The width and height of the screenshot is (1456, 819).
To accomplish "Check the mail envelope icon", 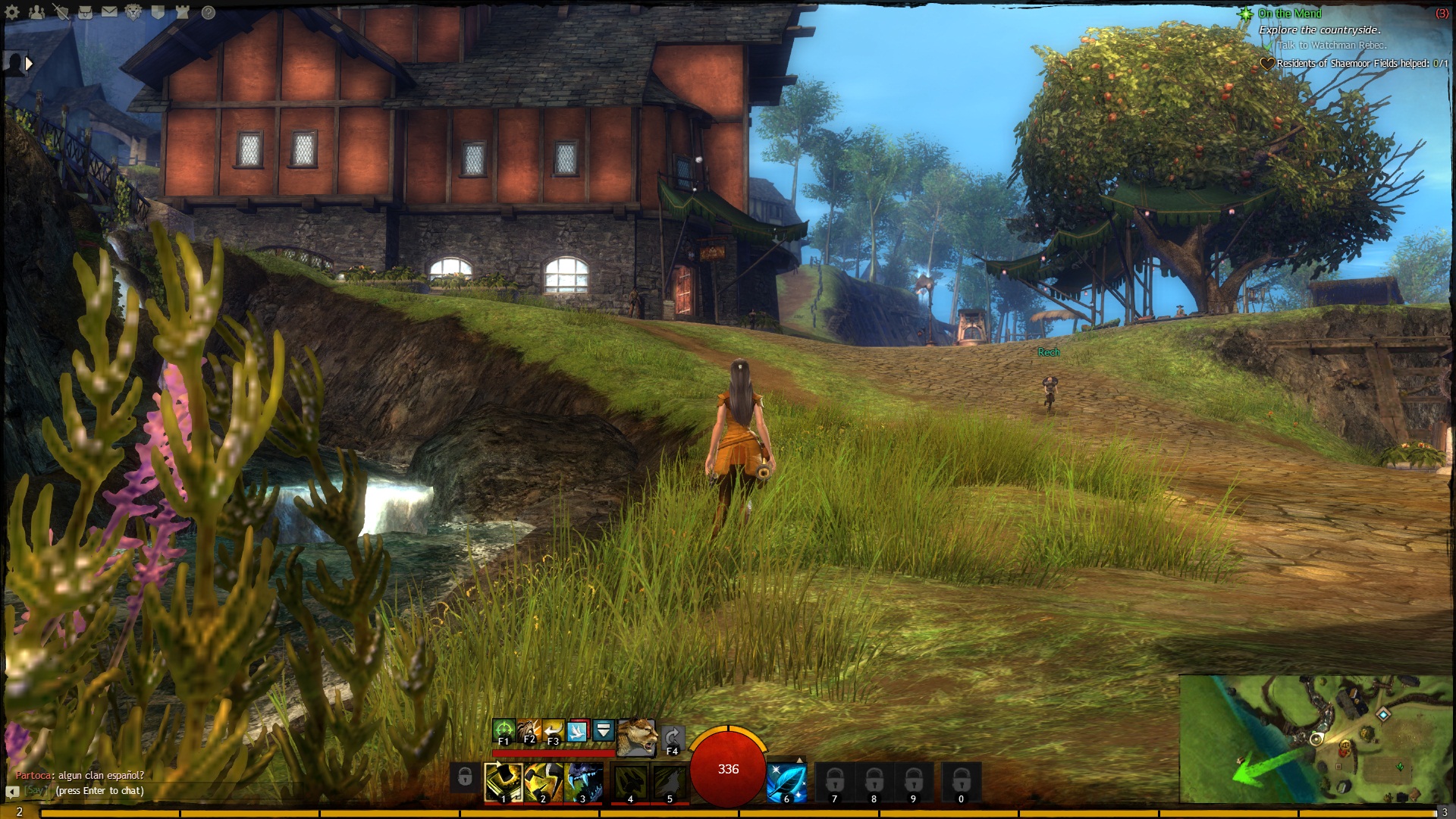I will 109,12.
